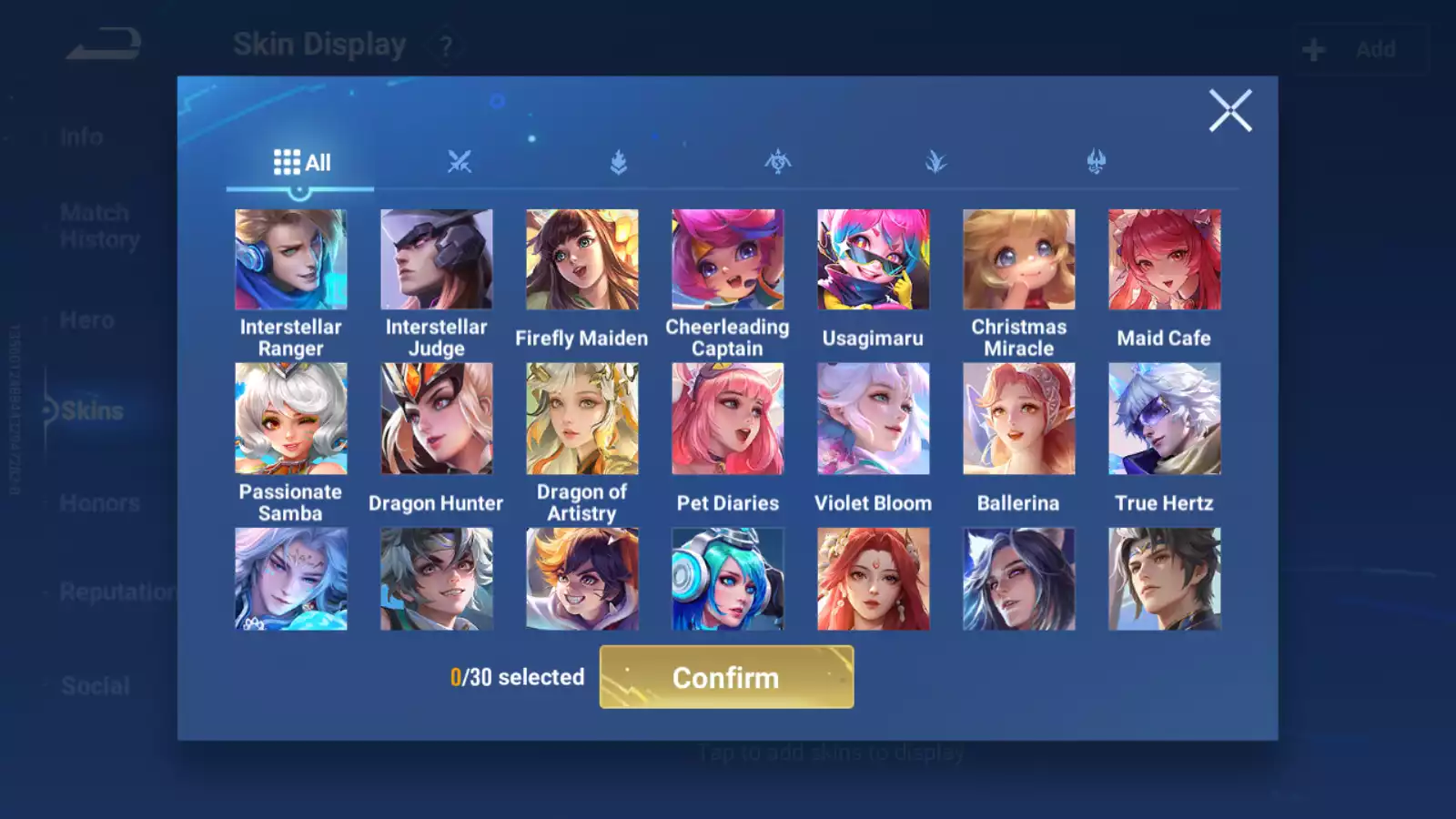Select the True Hertz skin
This screenshot has width=1456, height=819.
(1164, 419)
